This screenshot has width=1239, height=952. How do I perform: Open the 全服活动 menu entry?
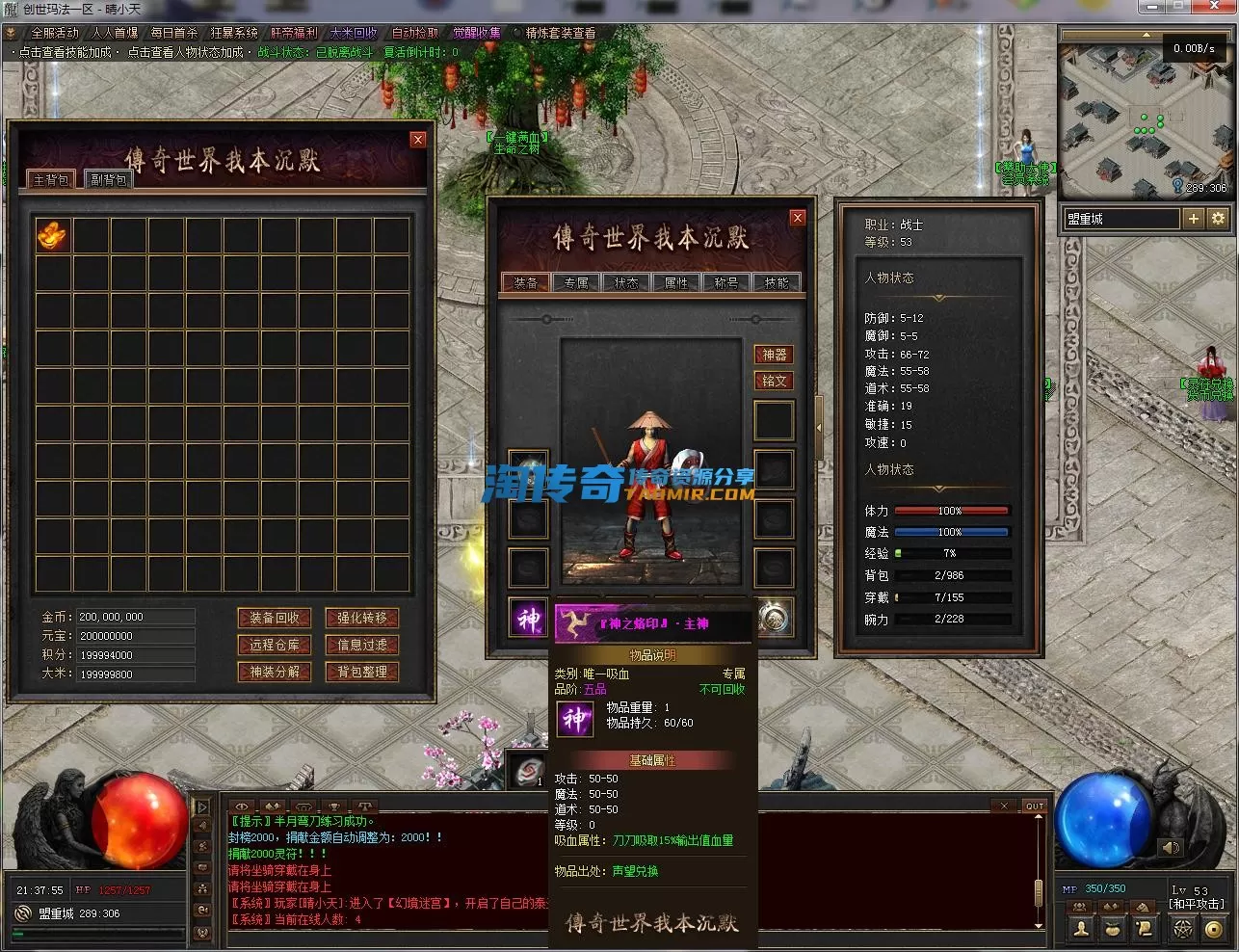[x=55, y=33]
